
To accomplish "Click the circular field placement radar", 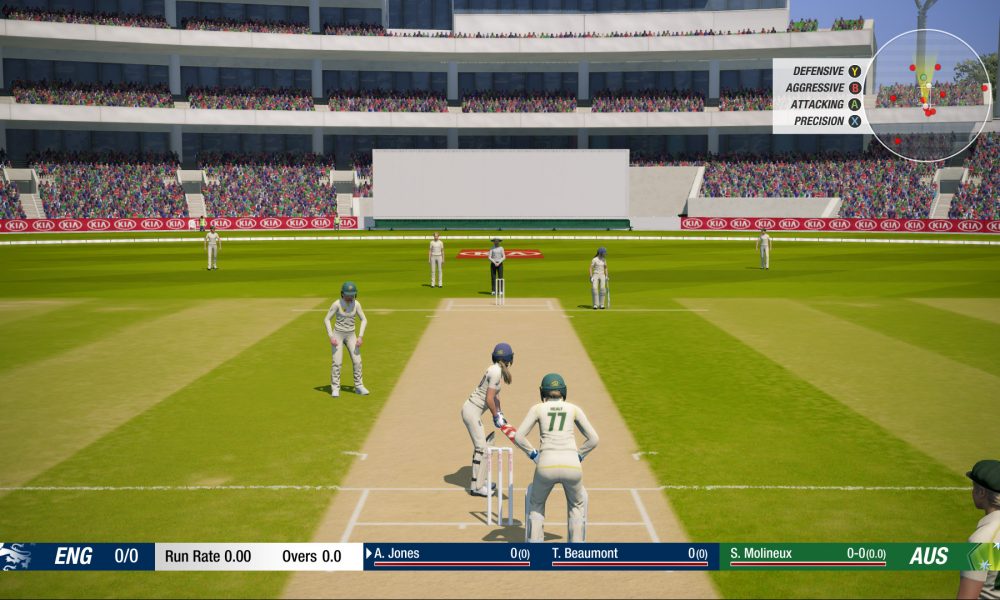I will pos(926,95).
